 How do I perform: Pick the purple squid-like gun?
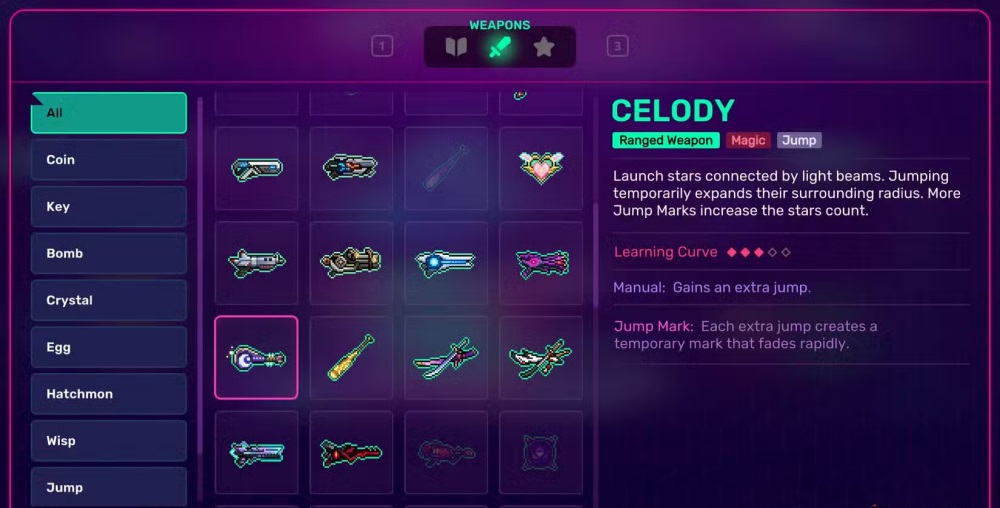pyautogui.click(x=540, y=262)
